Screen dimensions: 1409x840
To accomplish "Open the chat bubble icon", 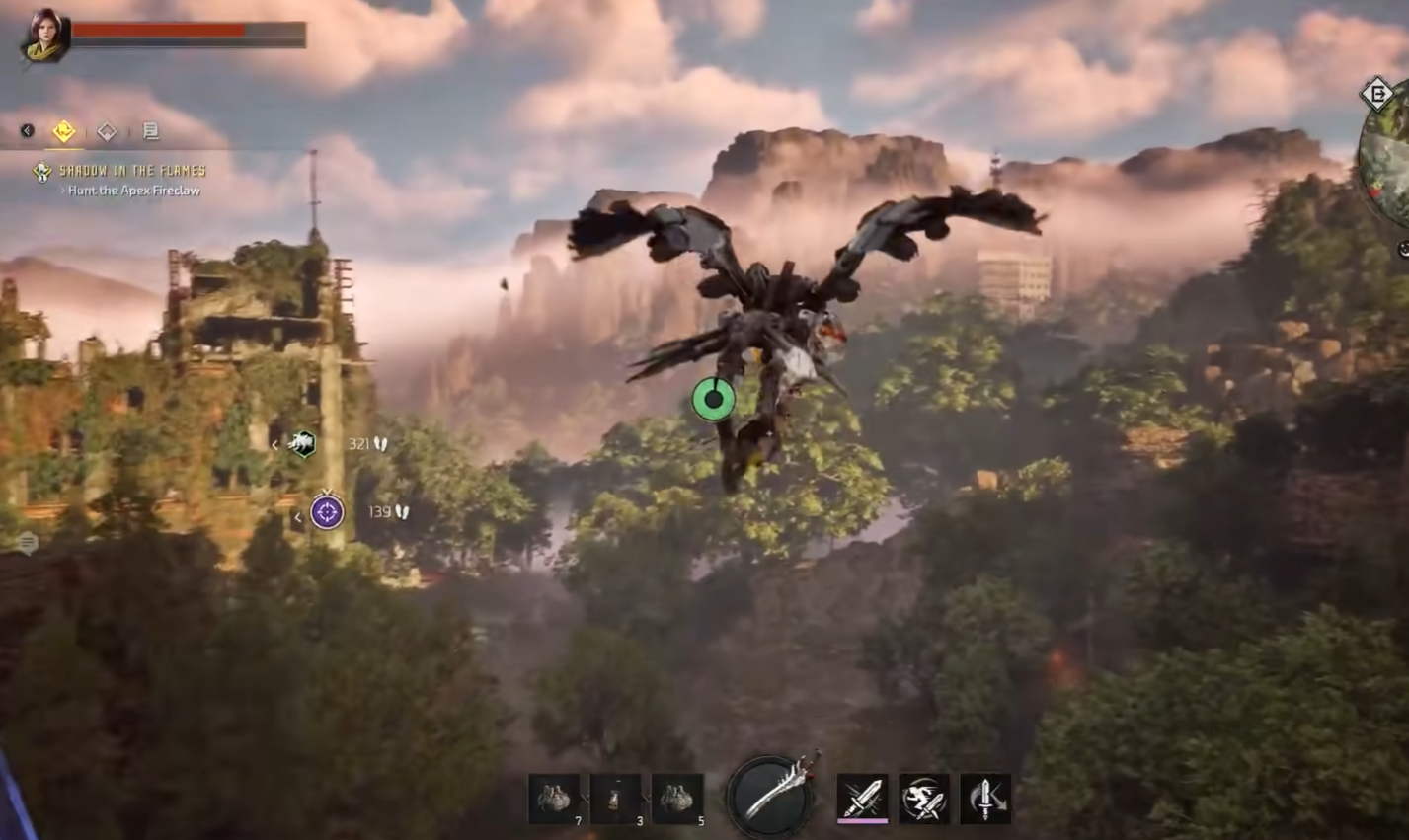I will coord(28,542).
